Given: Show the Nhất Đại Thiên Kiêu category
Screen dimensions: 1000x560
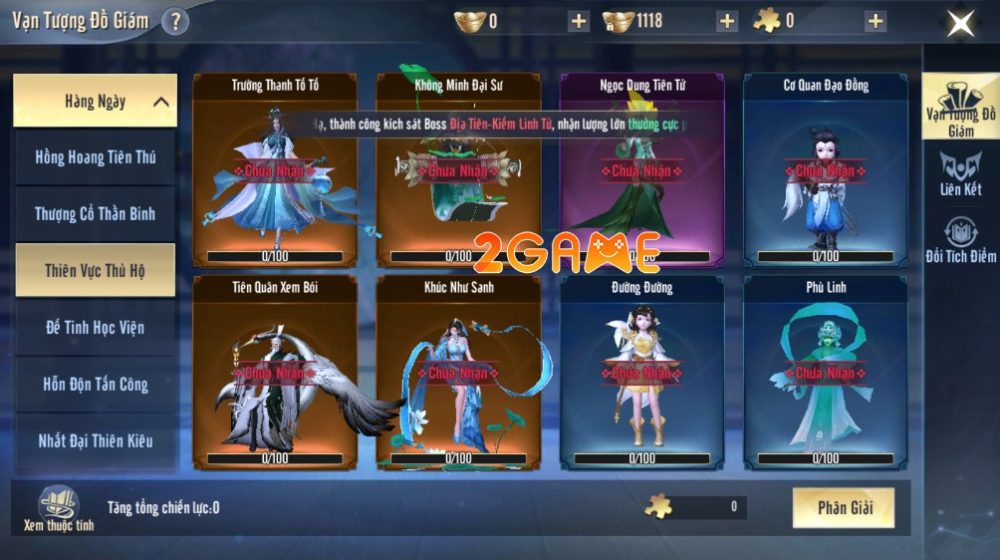Looking at the screenshot, I should 95,440.
